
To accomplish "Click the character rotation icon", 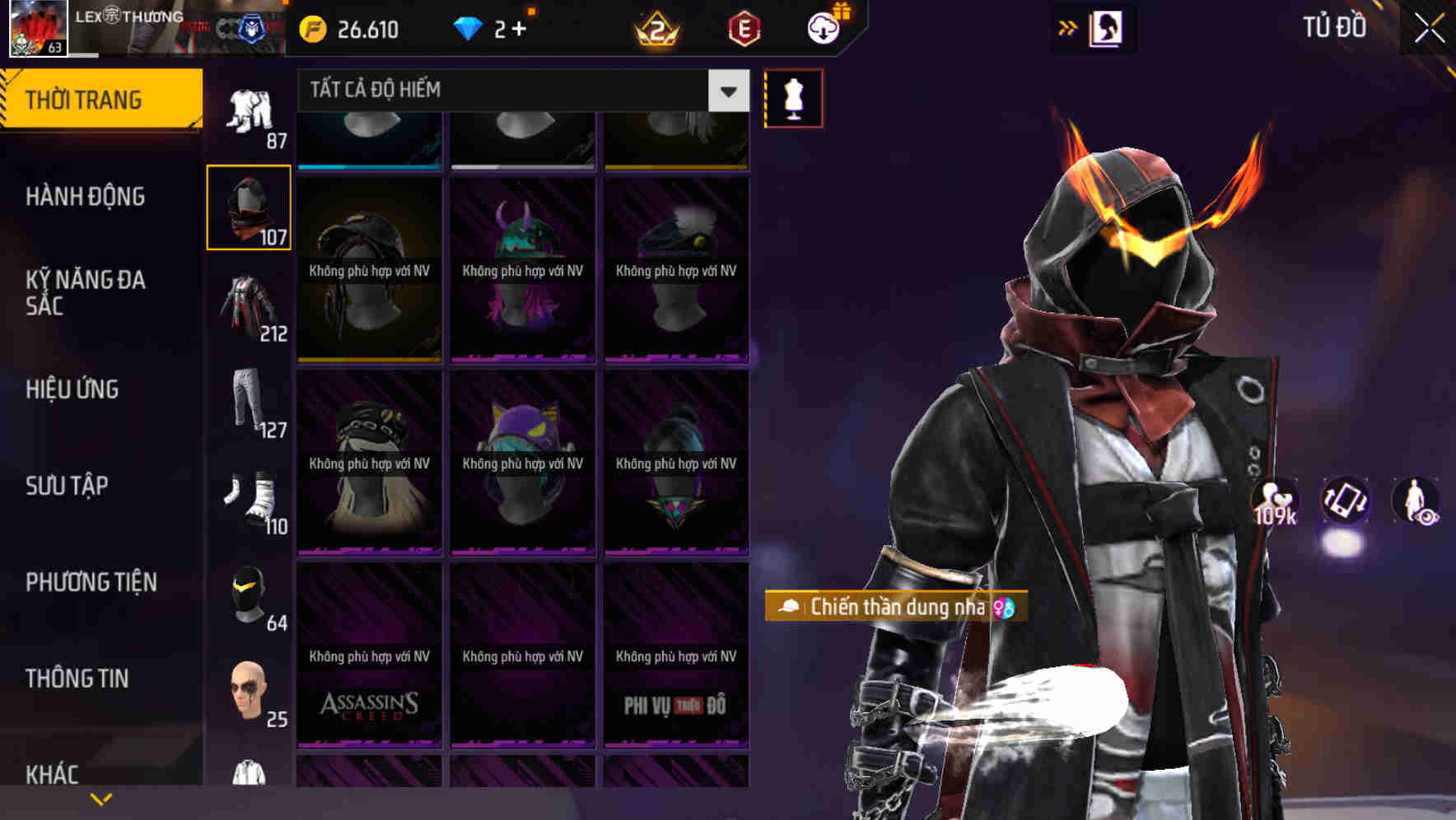I will click(1345, 504).
